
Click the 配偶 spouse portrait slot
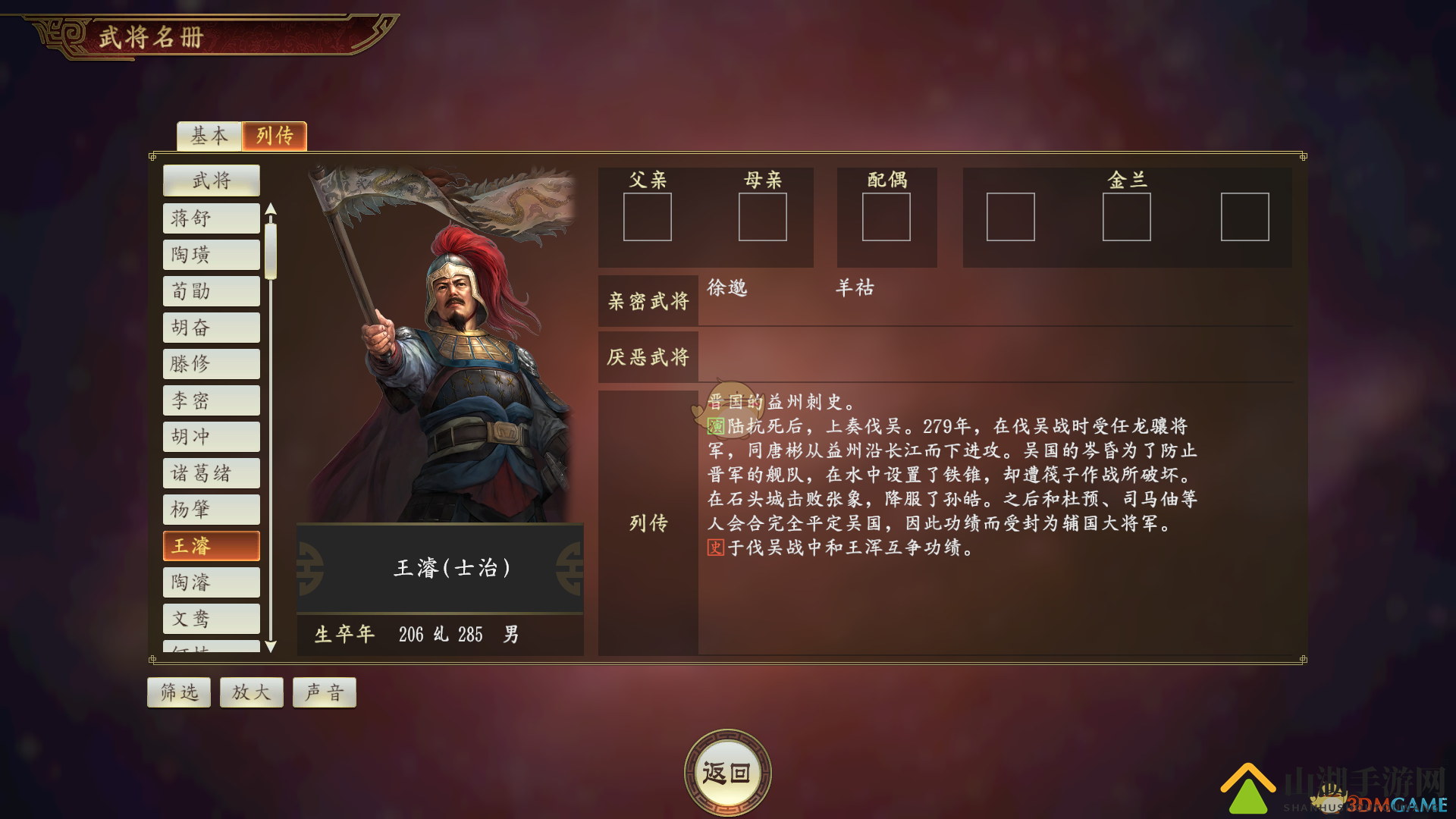click(886, 218)
